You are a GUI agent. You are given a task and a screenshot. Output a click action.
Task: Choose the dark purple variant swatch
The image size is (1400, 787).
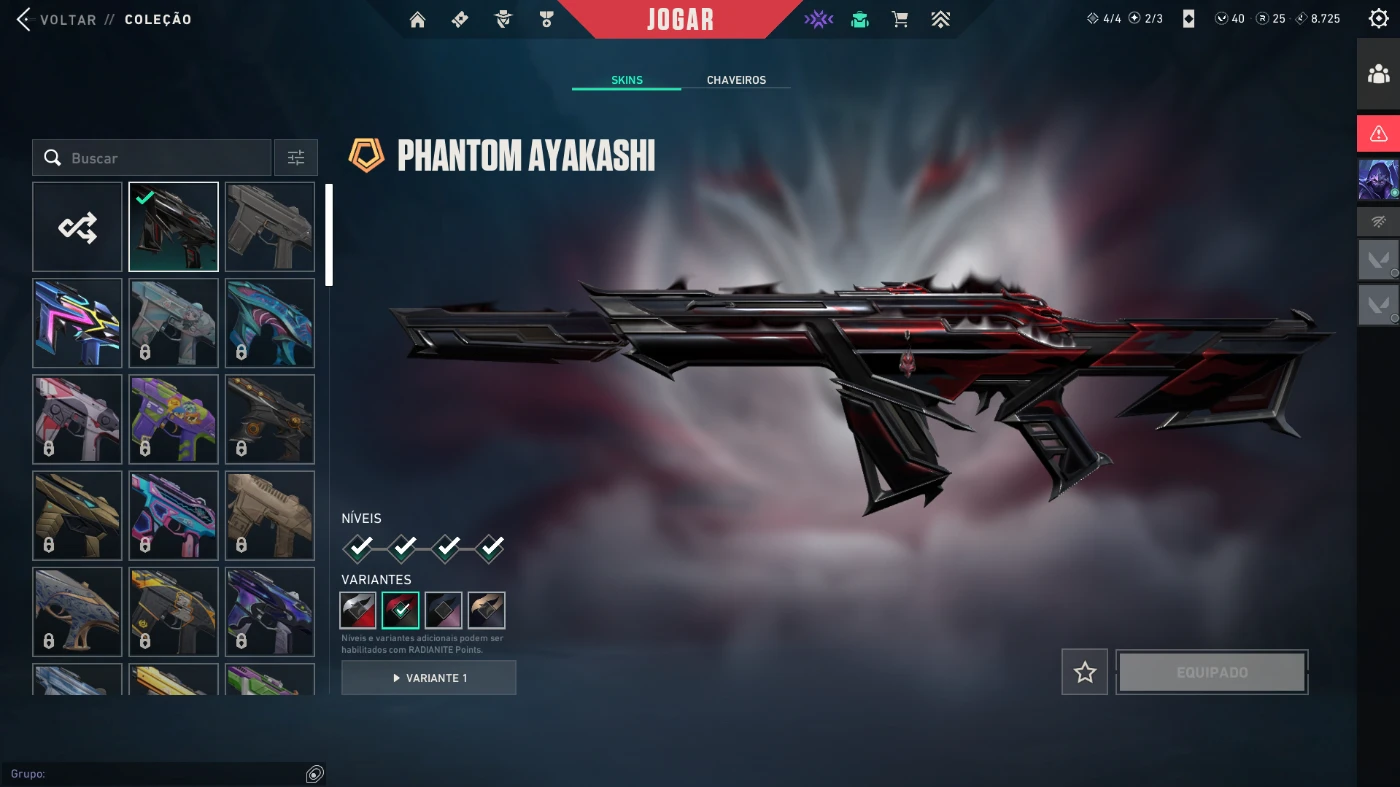[x=443, y=610]
